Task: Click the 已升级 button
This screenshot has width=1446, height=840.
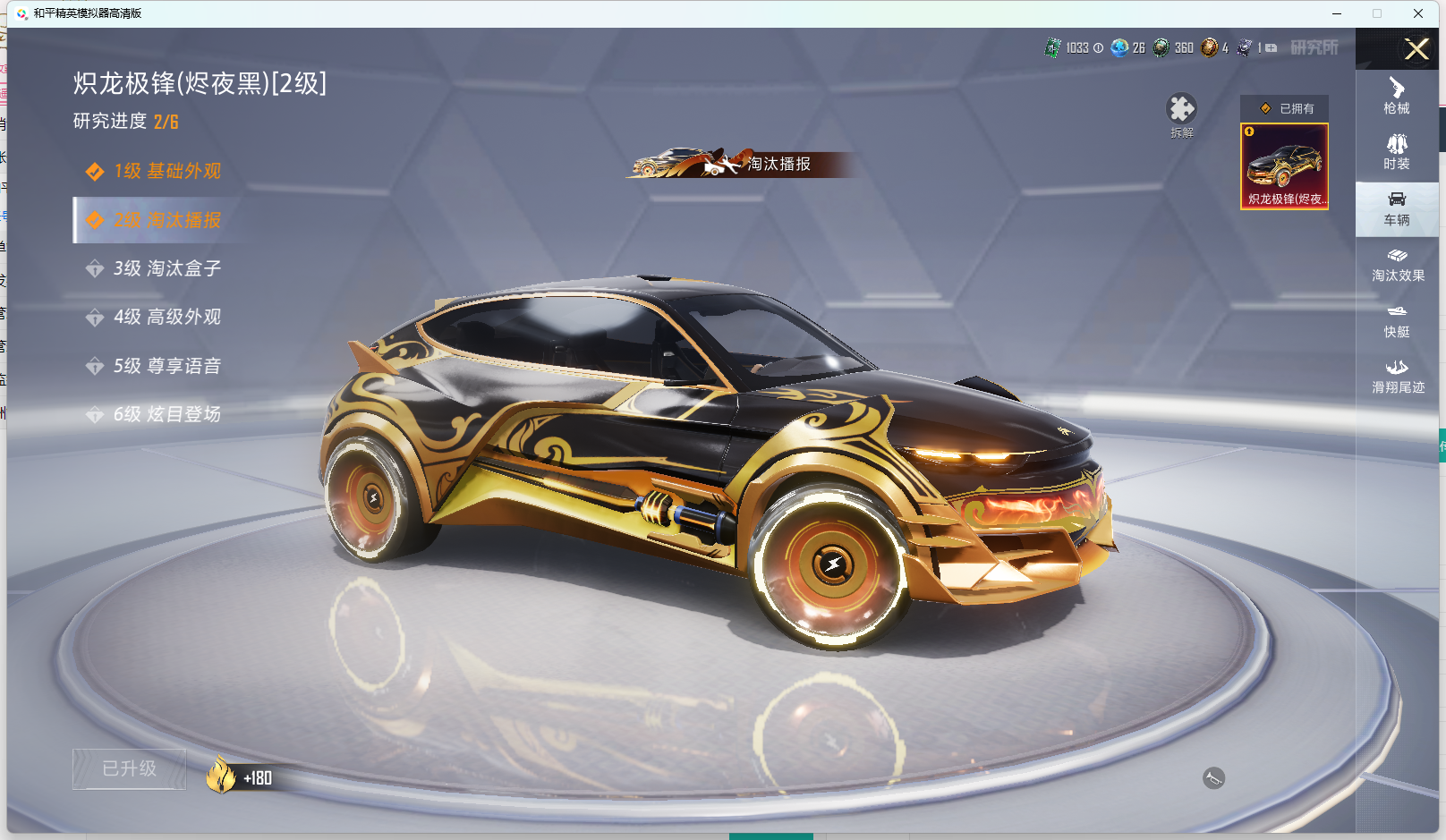Action: tap(130, 768)
